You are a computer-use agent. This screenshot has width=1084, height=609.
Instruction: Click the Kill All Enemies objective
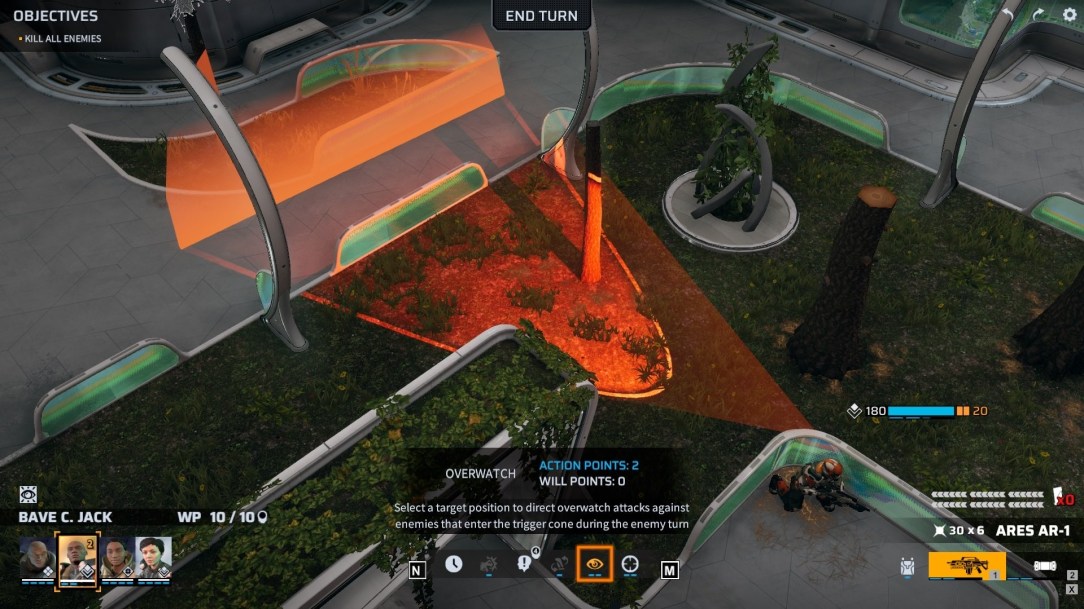coord(62,39)
